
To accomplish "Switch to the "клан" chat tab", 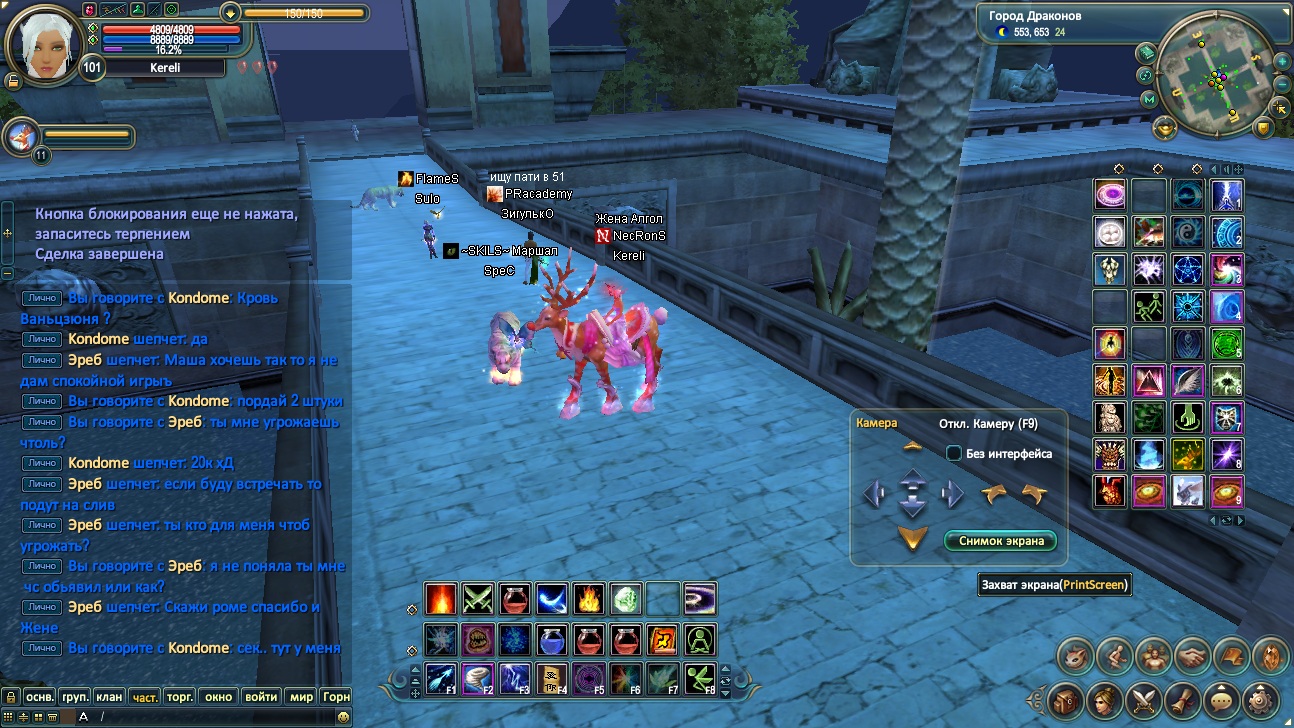I will point(110,696).
